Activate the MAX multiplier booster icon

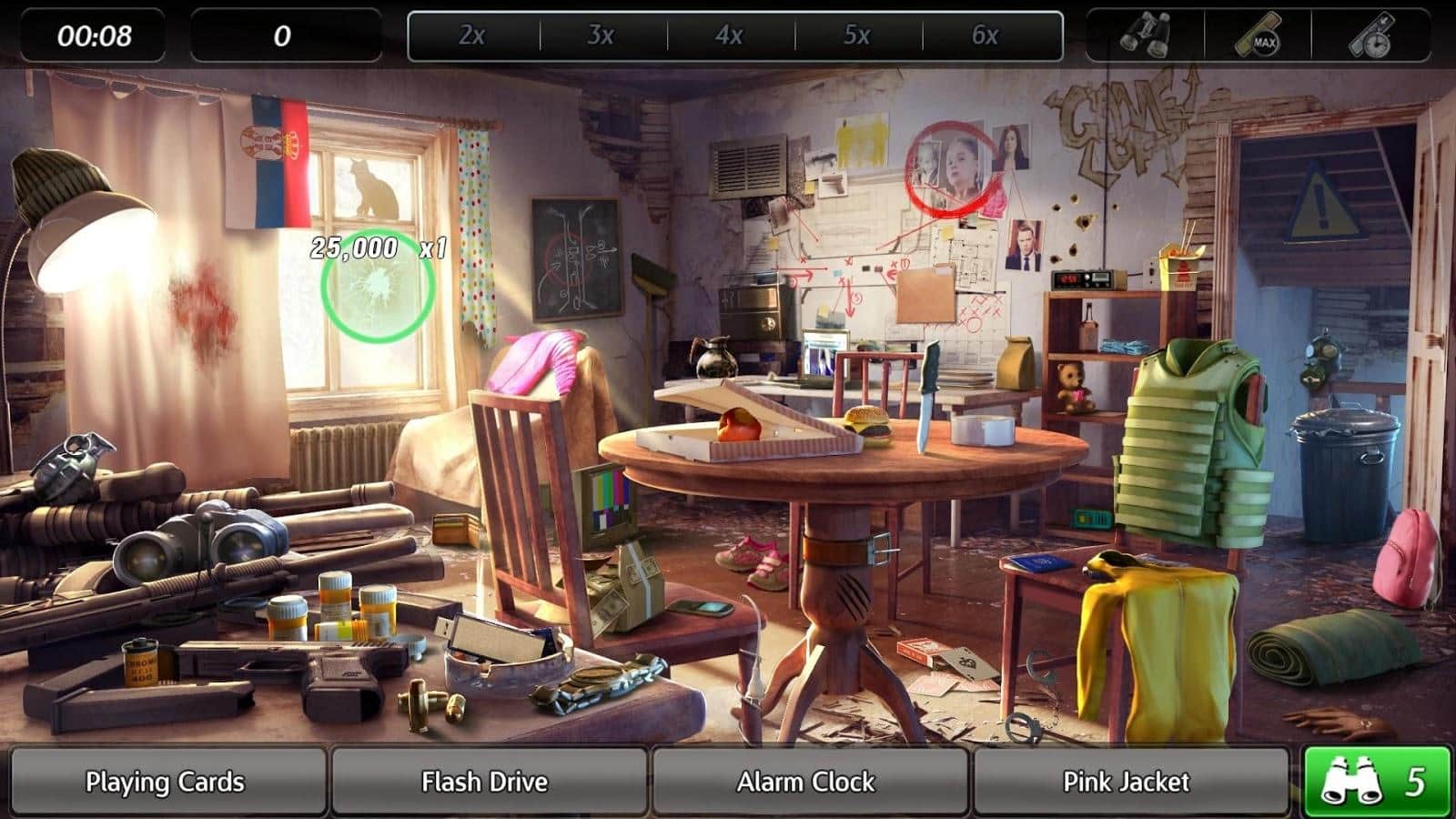(x=1259, y=37)
